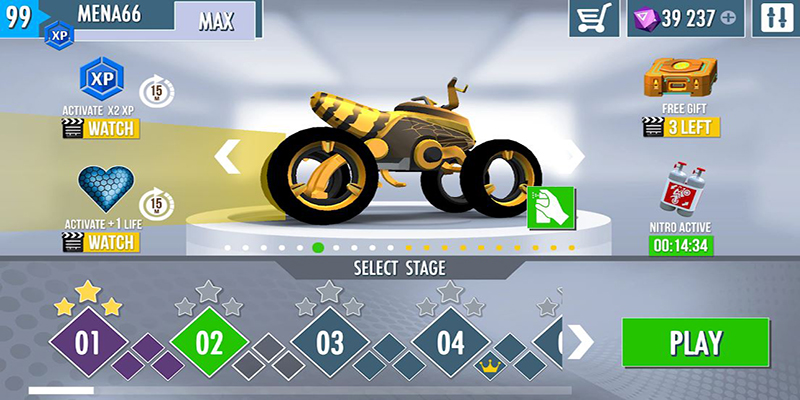Select stage 04
The width and height of the screenshot is (800, 400).
pyautogui.click(x=451, y=343)
